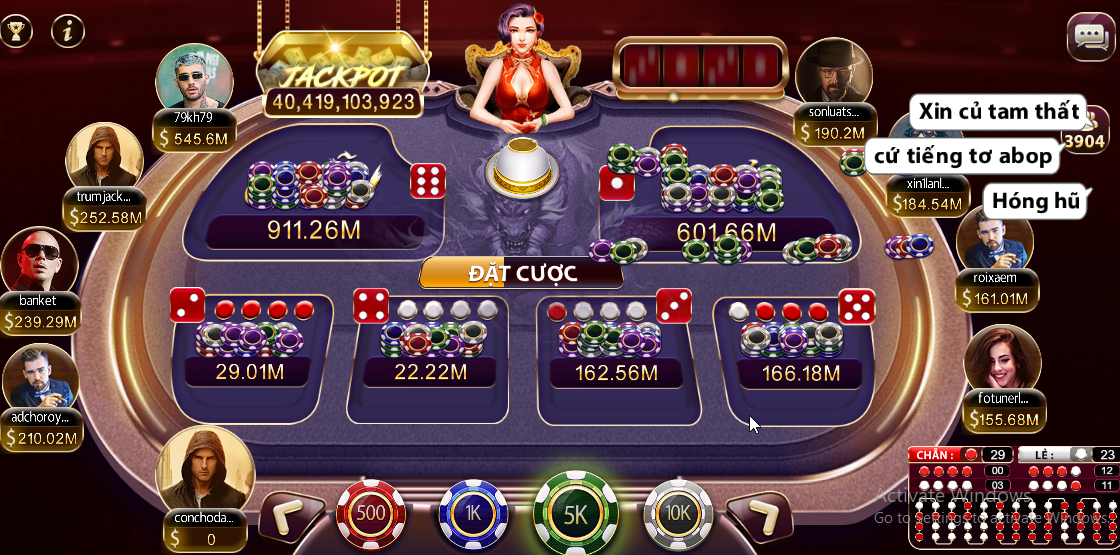View player banket's avatar

(39, 262)
